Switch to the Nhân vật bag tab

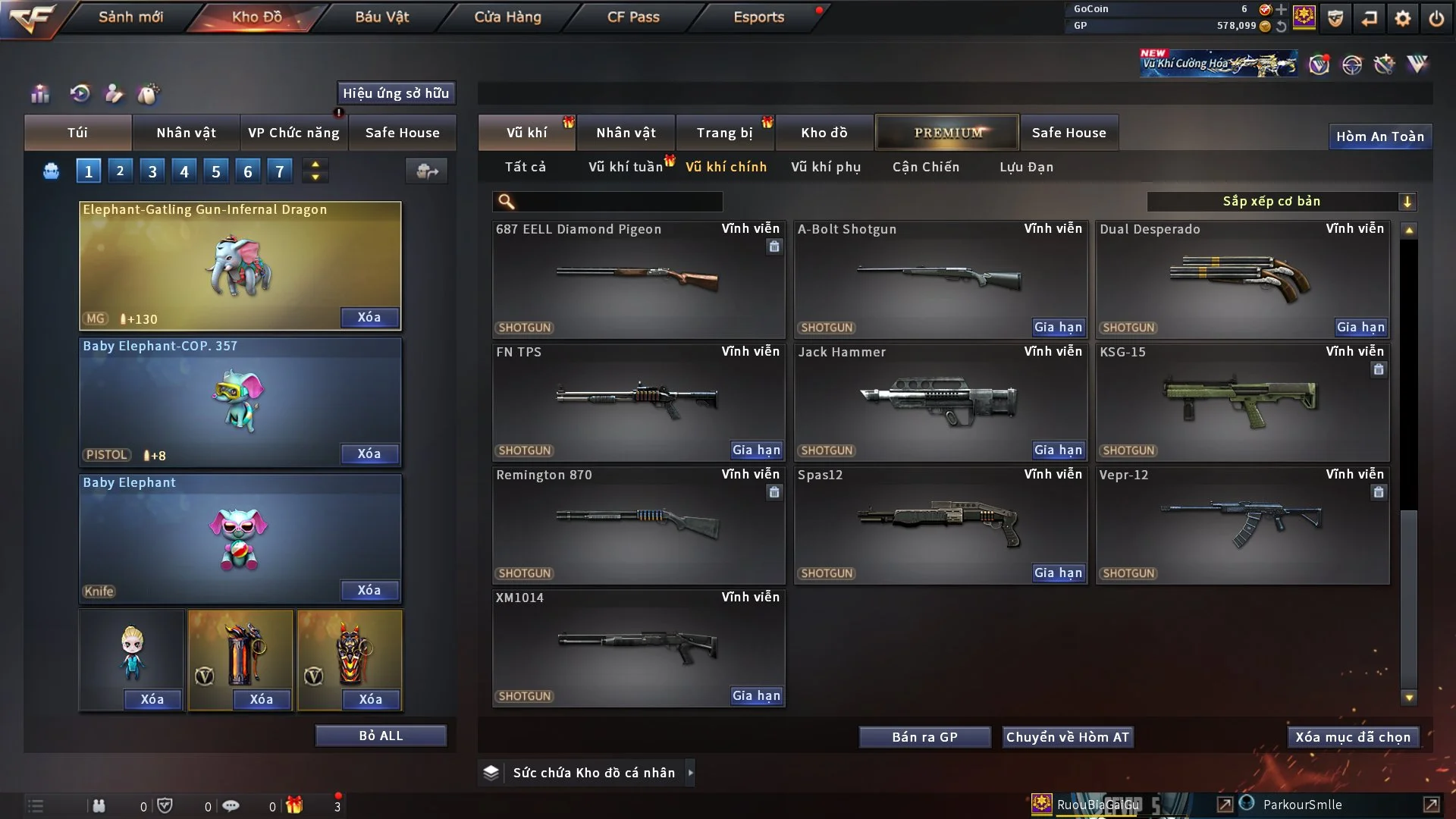pyautogui.click(x=186, y=133)
